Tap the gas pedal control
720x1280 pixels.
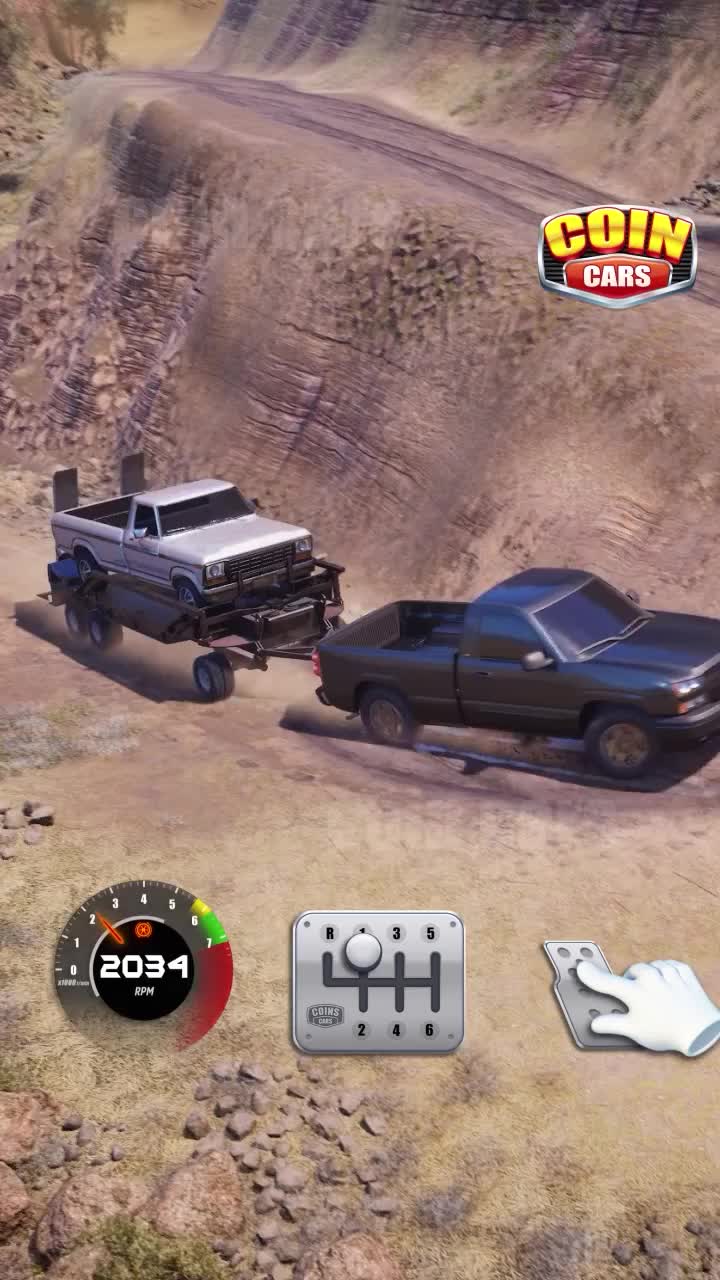588,993
